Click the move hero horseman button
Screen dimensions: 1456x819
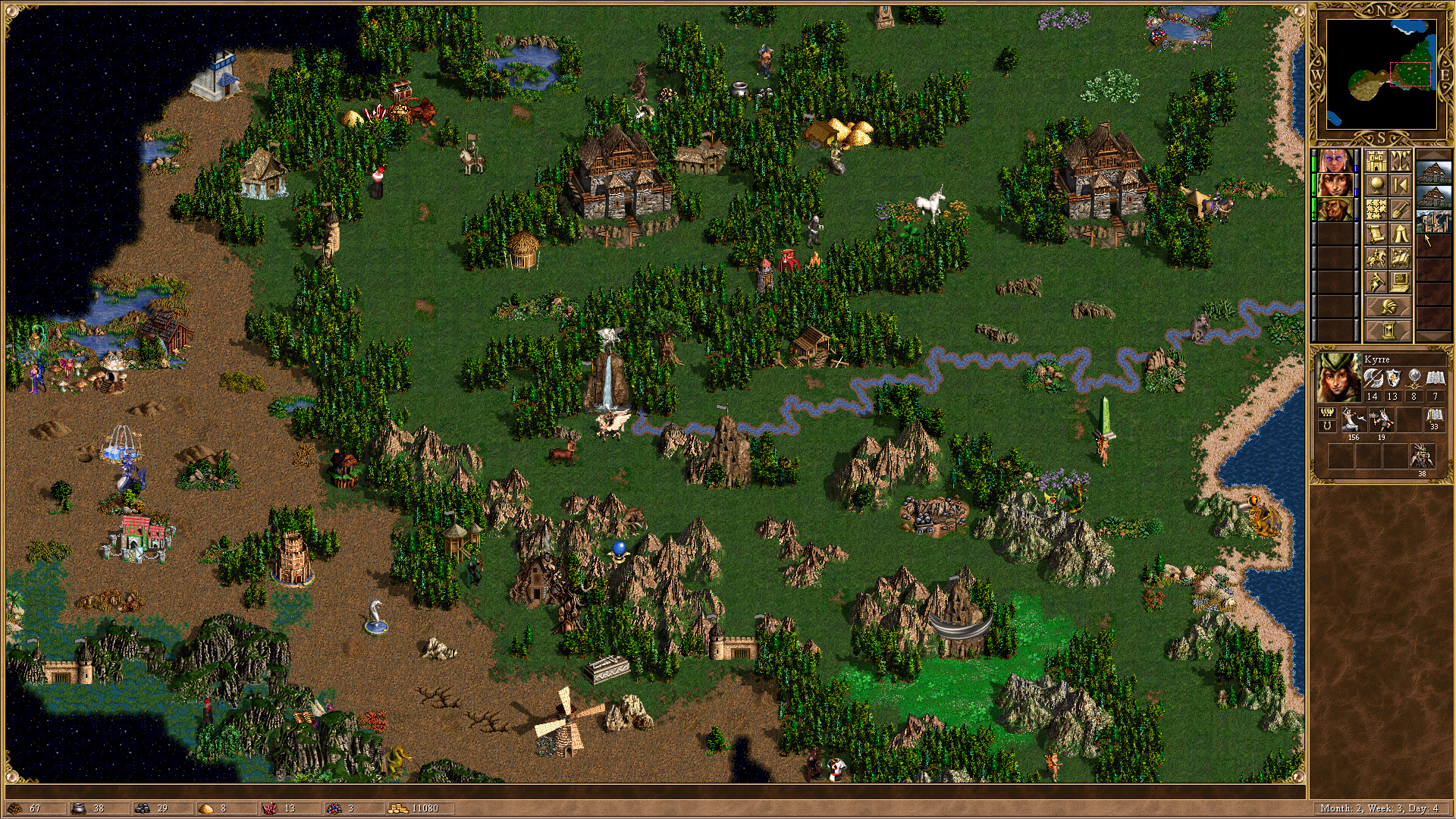click(x=1376, y=258)
